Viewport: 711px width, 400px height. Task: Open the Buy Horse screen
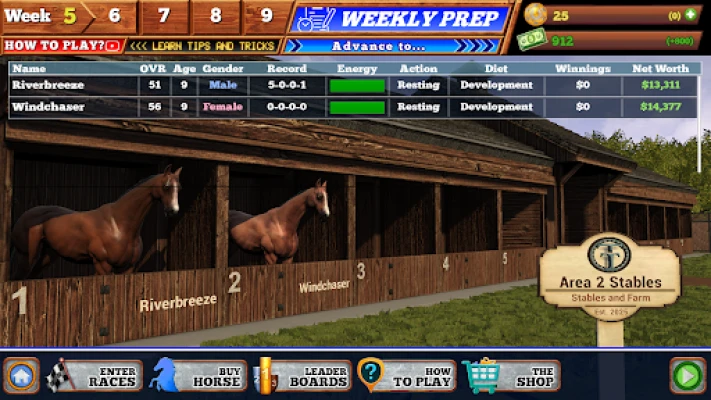click(198, 375)
